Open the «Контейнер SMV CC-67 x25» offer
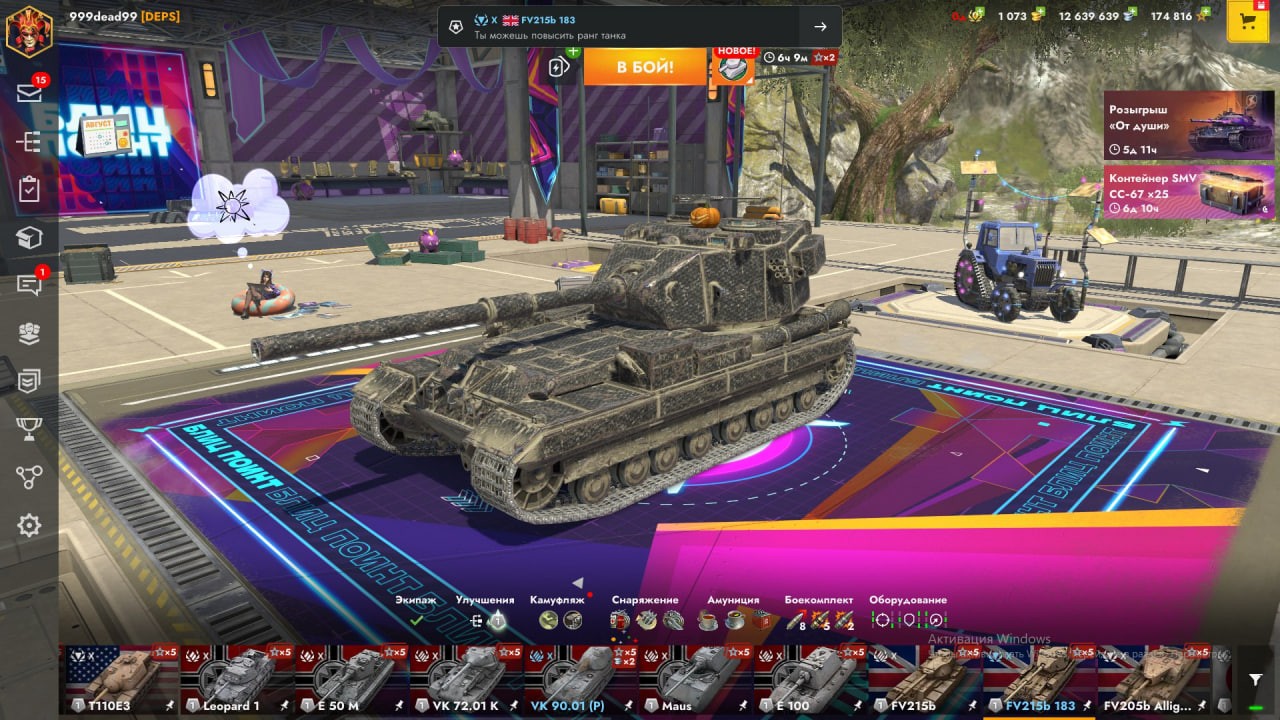Image resolution: width=1280 pixels, height=720 pixels. 1175,191
